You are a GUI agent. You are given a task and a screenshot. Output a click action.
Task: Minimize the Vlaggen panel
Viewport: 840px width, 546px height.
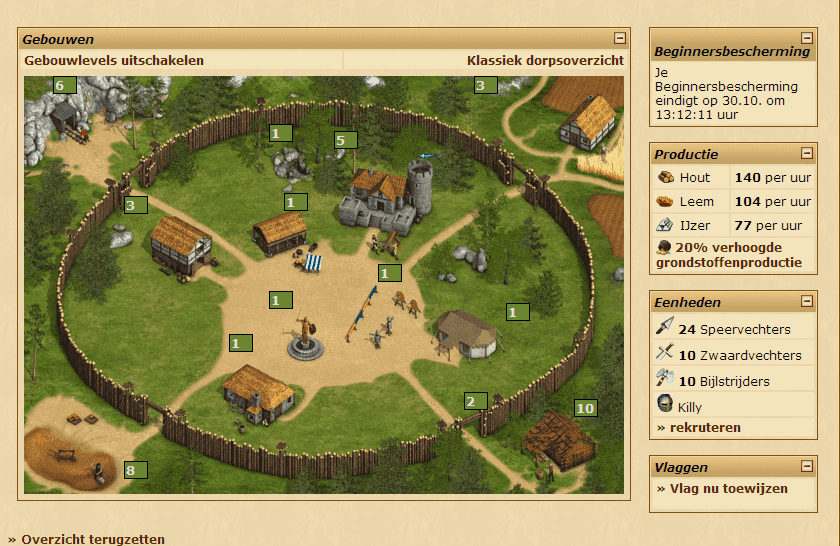pos(807,467)
